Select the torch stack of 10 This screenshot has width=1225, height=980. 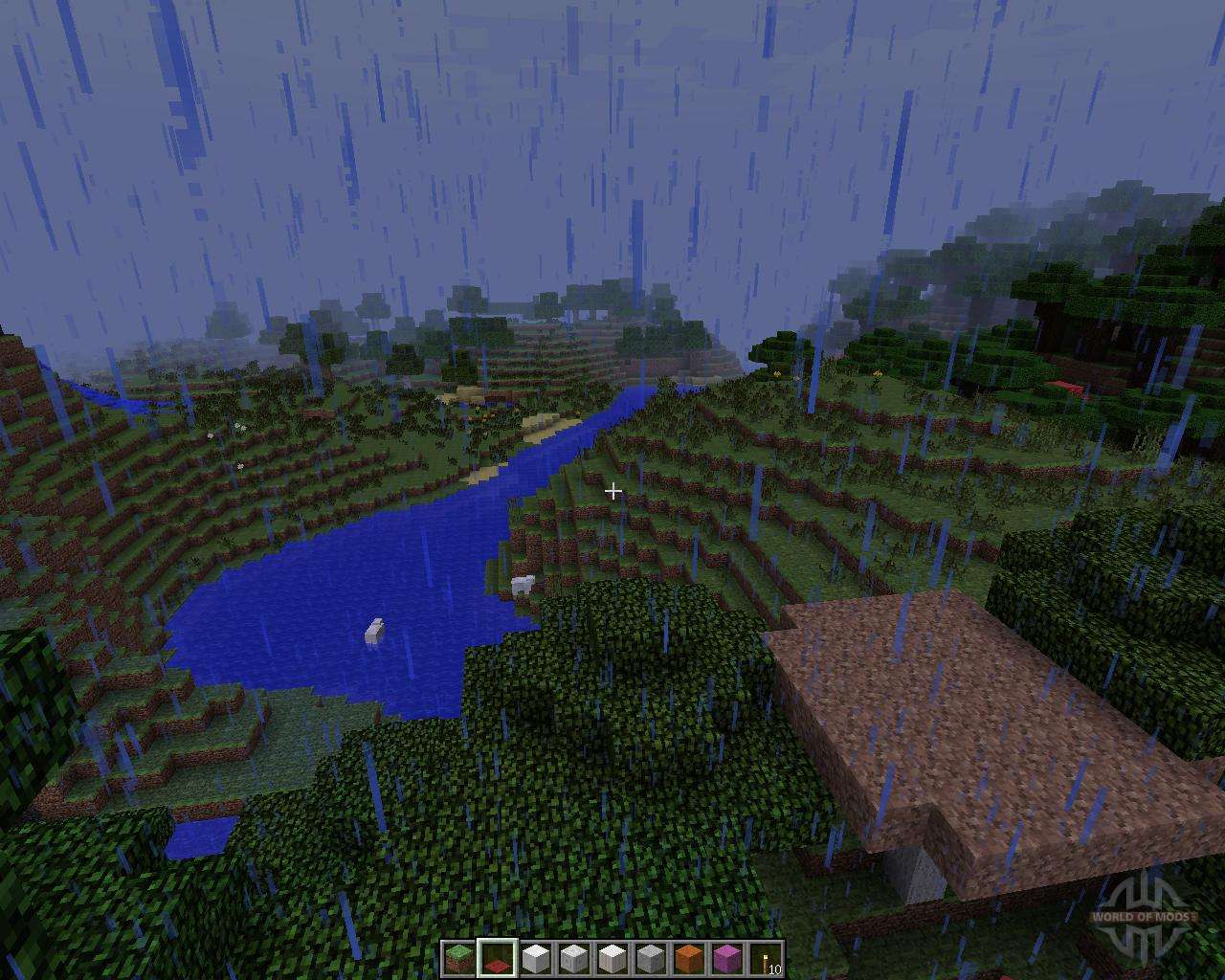(766, 958)
